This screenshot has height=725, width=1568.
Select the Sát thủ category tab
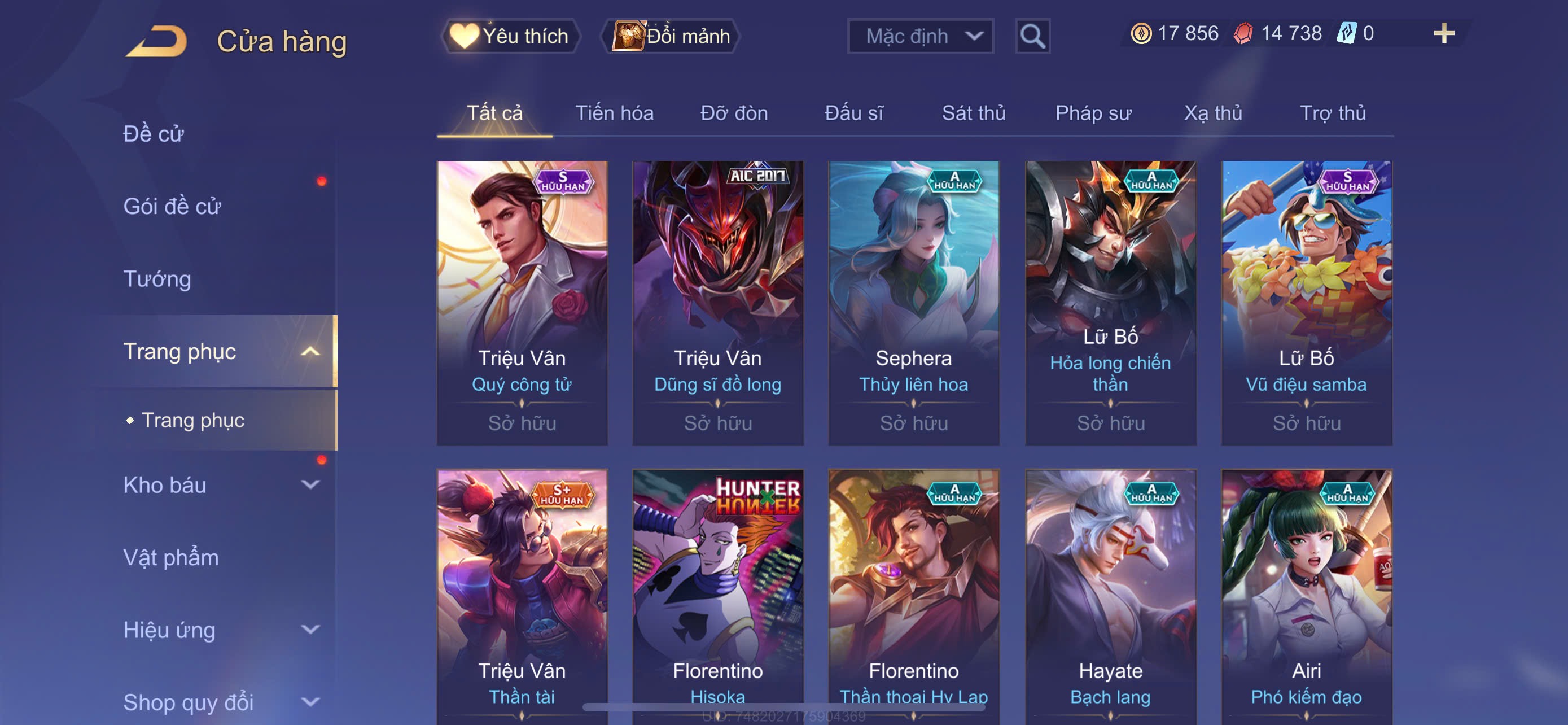973,113
